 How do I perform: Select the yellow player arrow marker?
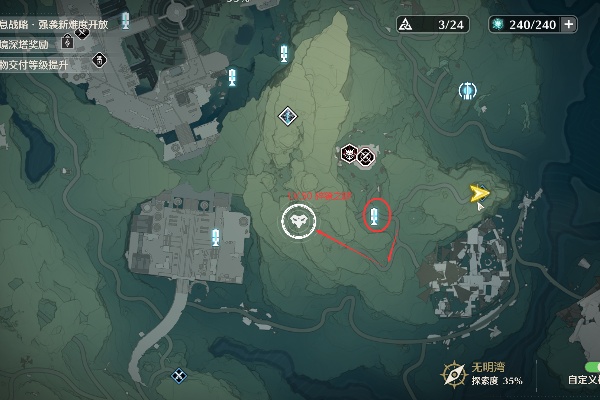(480, 193)
